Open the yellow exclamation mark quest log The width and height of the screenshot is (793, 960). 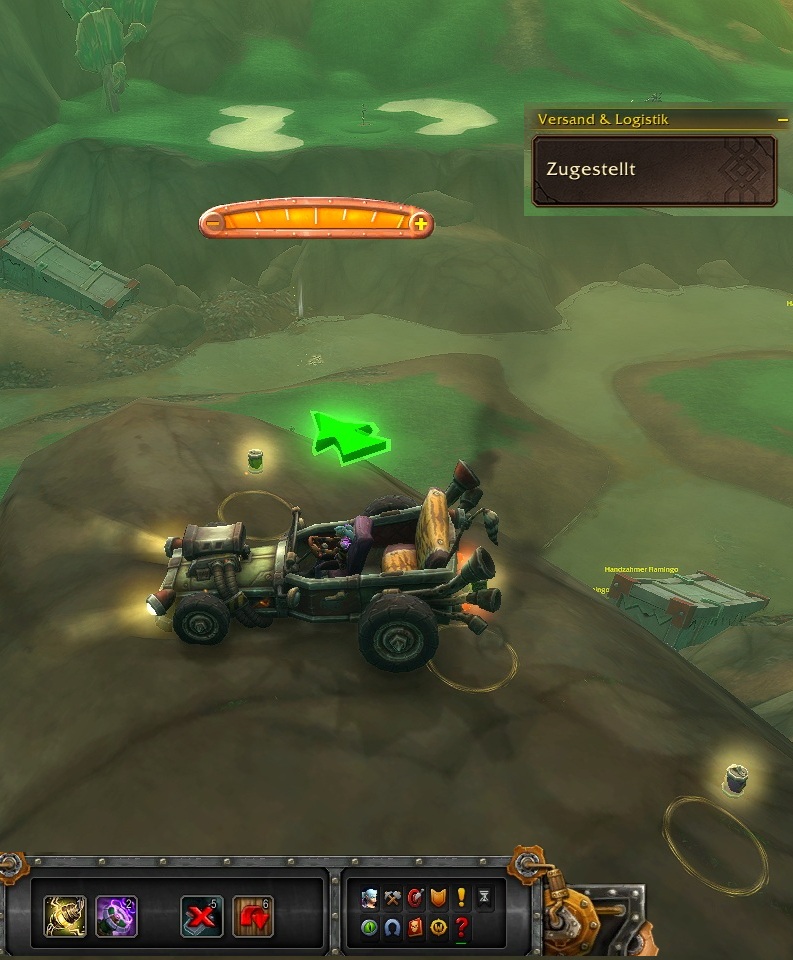tap(461, 898)
